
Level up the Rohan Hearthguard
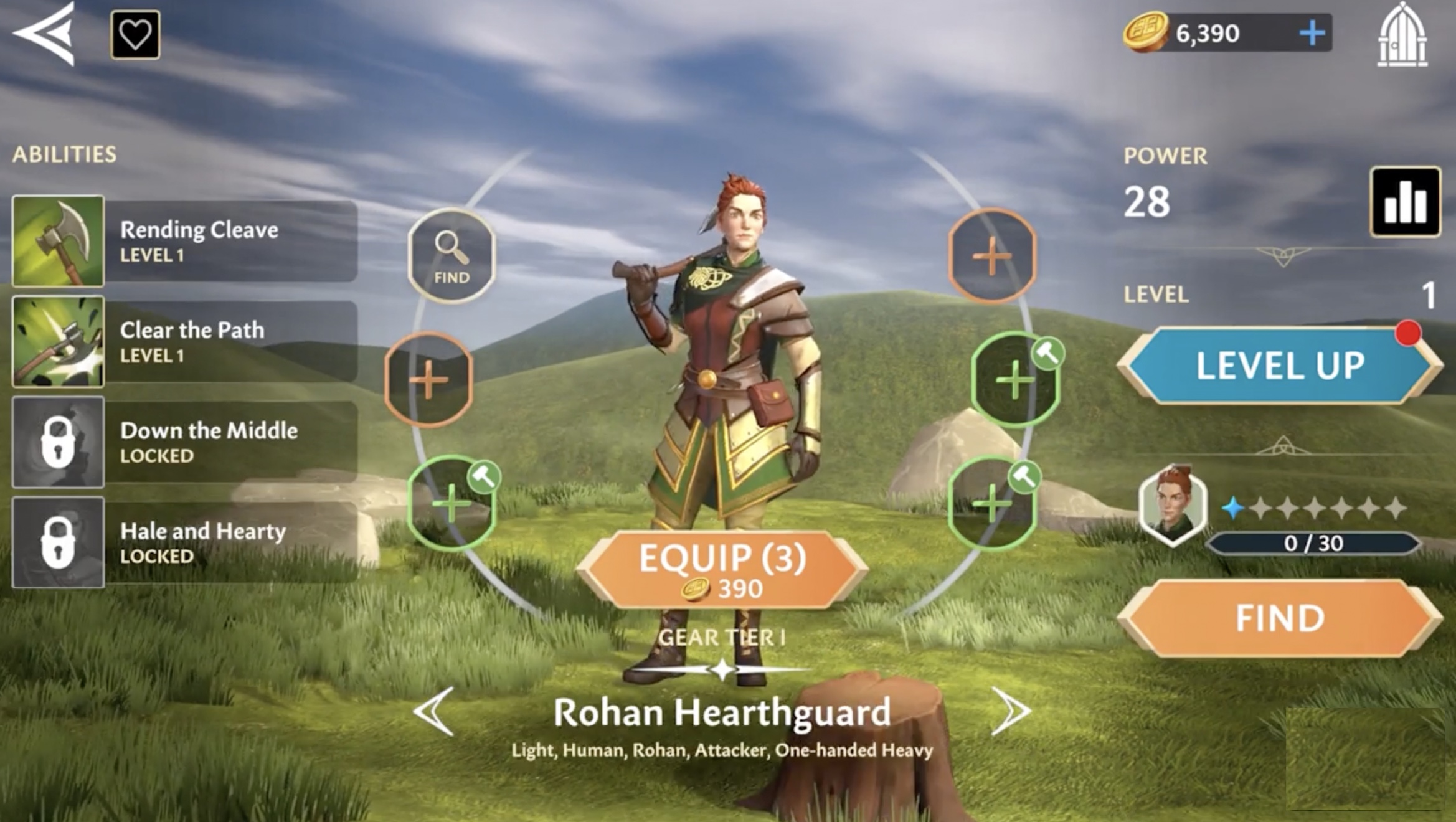click(1280, 366)
